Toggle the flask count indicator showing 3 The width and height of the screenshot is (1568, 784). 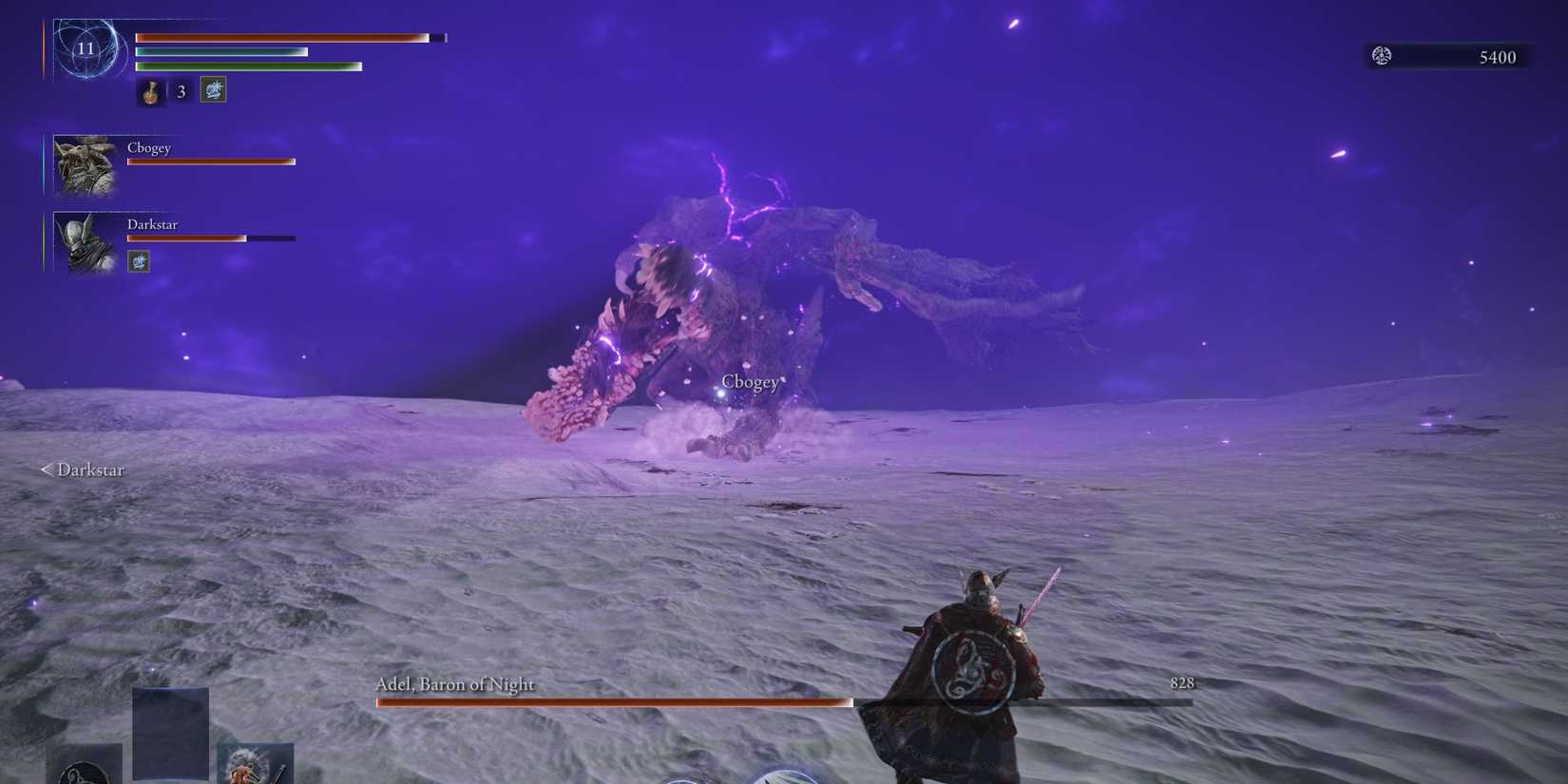coord(181,92)
